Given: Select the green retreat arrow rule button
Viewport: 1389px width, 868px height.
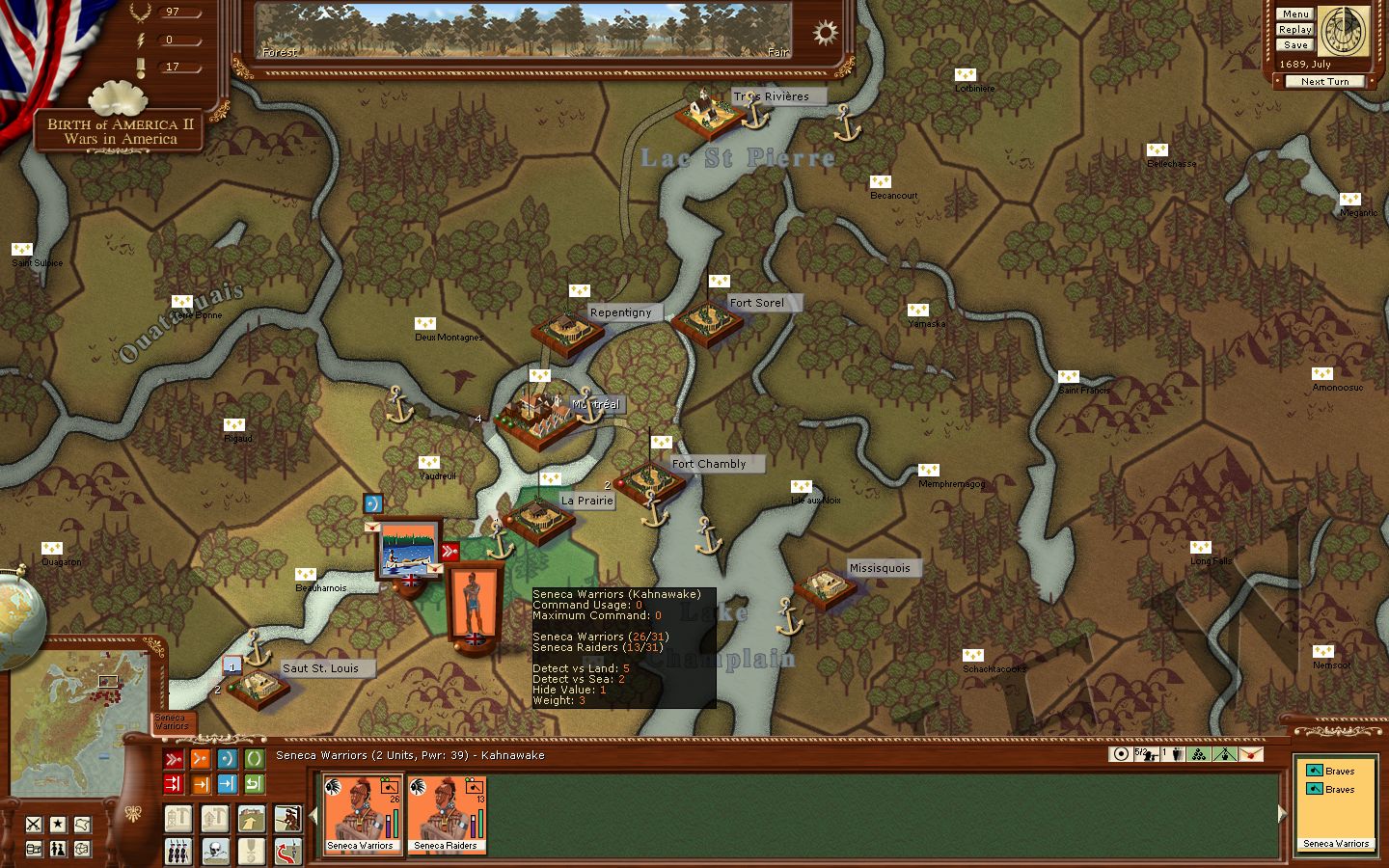Looking at the screenshot, I should (254, 784).
